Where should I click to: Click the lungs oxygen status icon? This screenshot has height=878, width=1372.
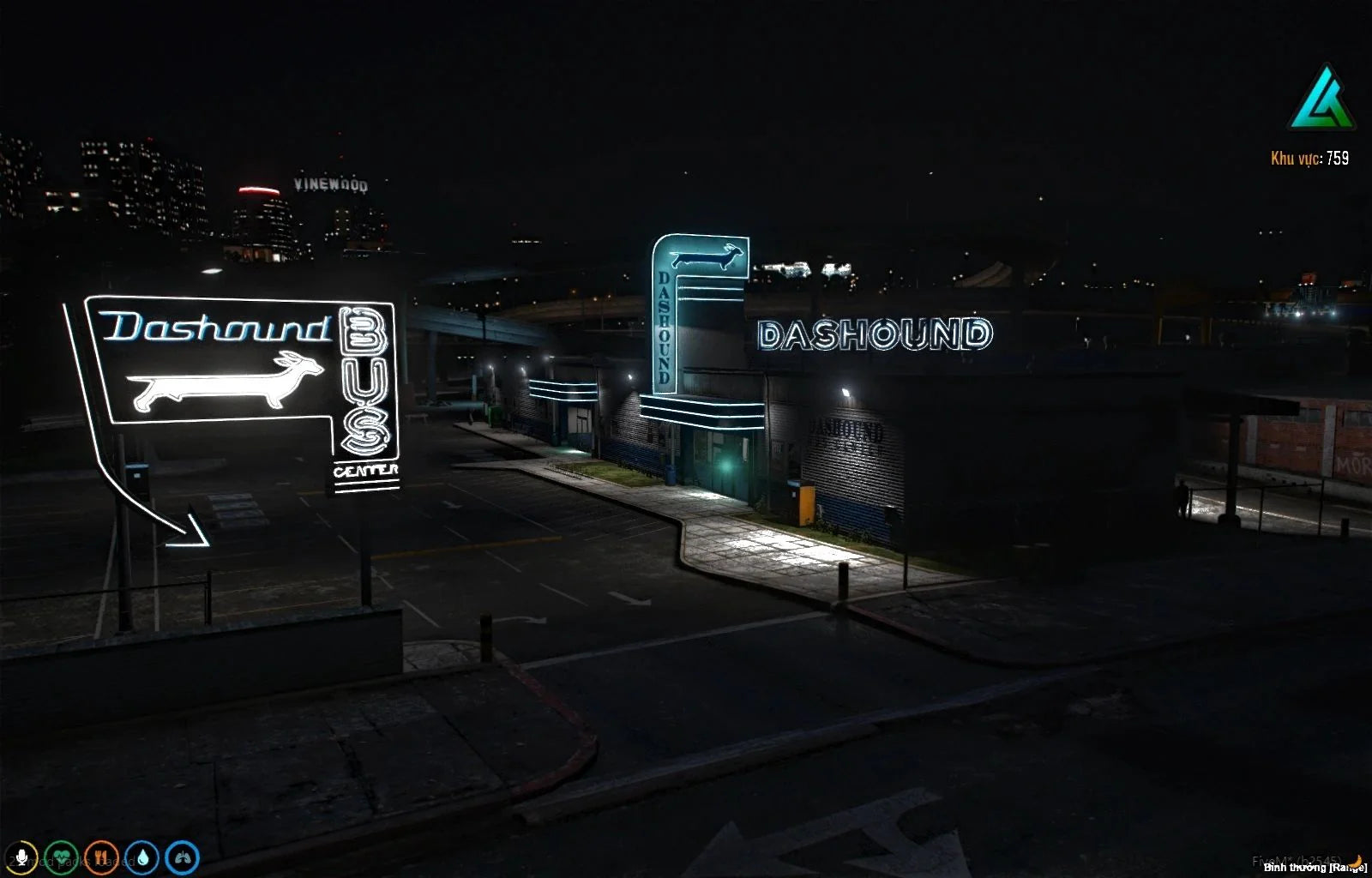[183, 857]
